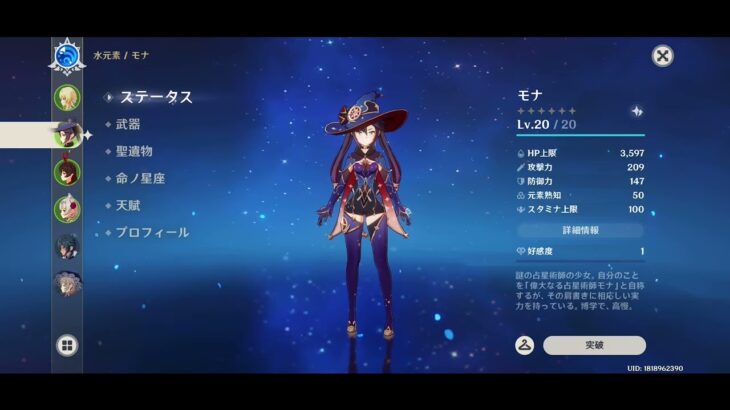Open 詳細情報 (detailed stats) button
This screenshot has height=410, width=730.
(580, 230)
